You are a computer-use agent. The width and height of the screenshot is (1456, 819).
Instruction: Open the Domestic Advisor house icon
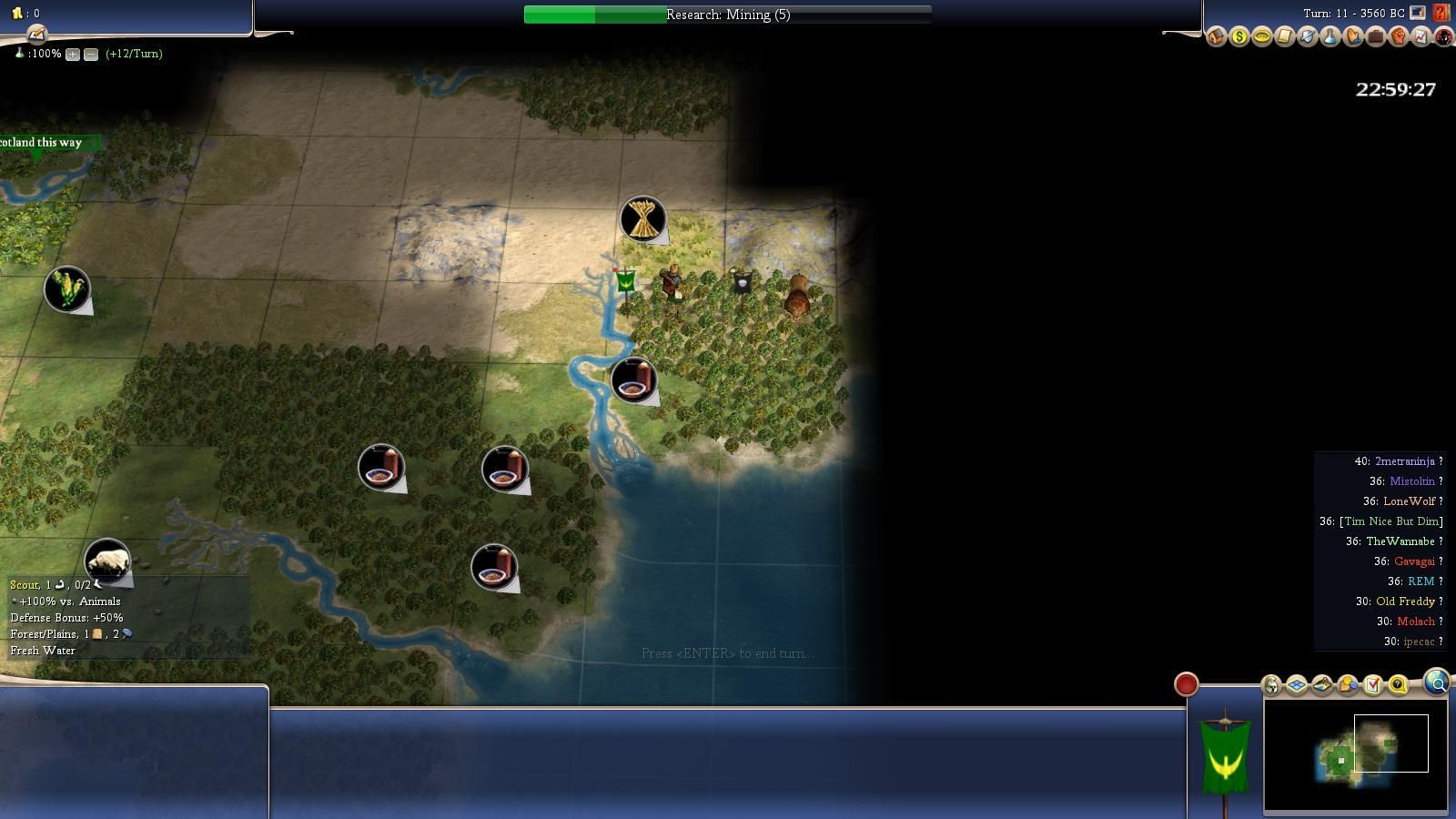[1217, 37]
